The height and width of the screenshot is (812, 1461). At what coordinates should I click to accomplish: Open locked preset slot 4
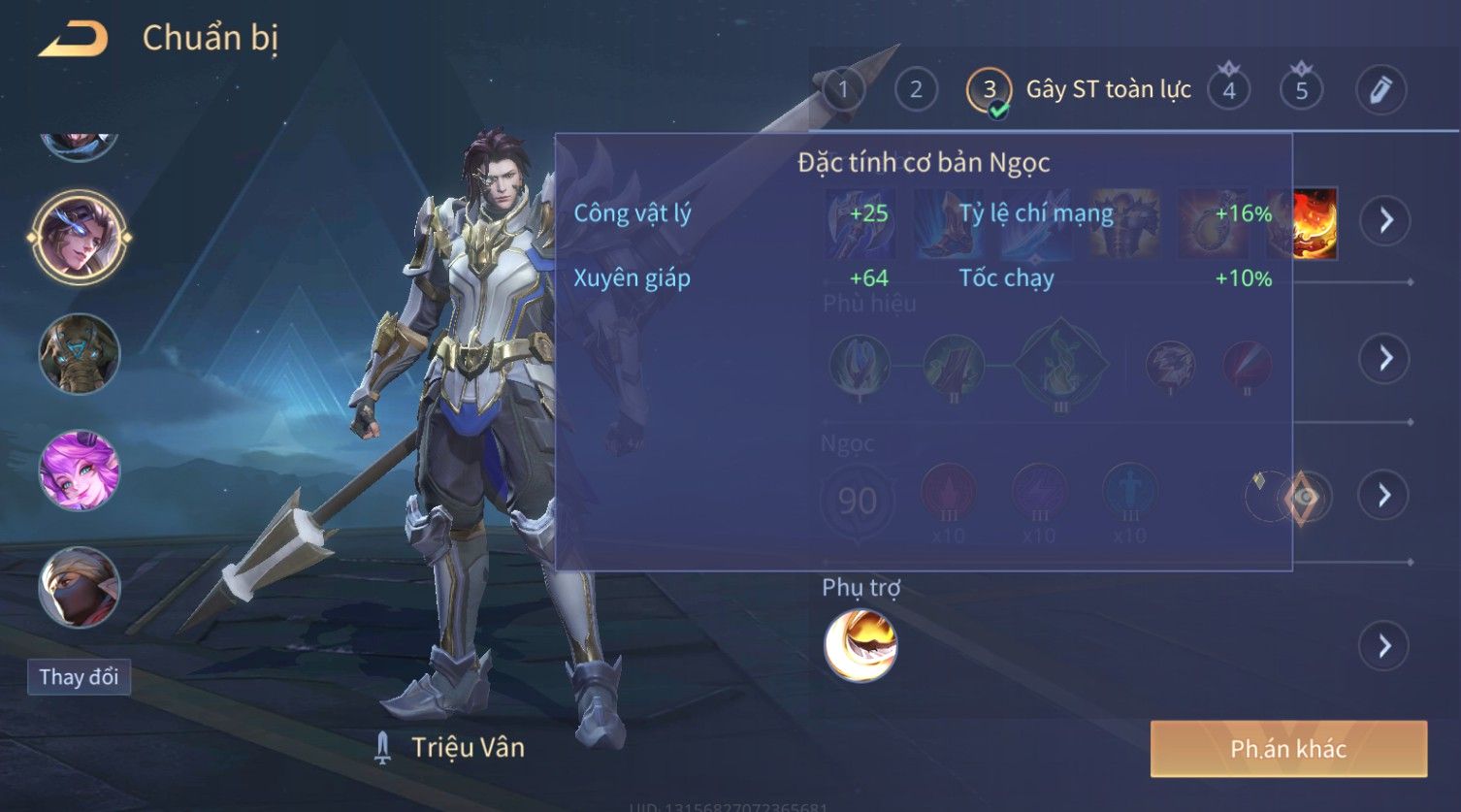click(1229, 90)
